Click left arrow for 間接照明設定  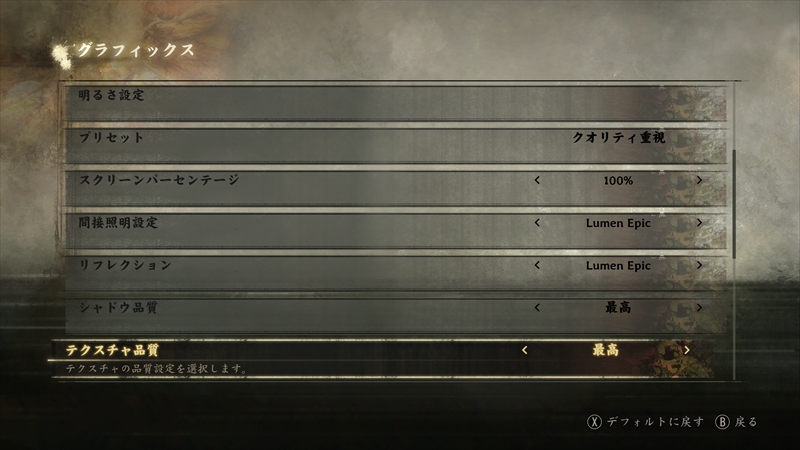pos(538,223)
